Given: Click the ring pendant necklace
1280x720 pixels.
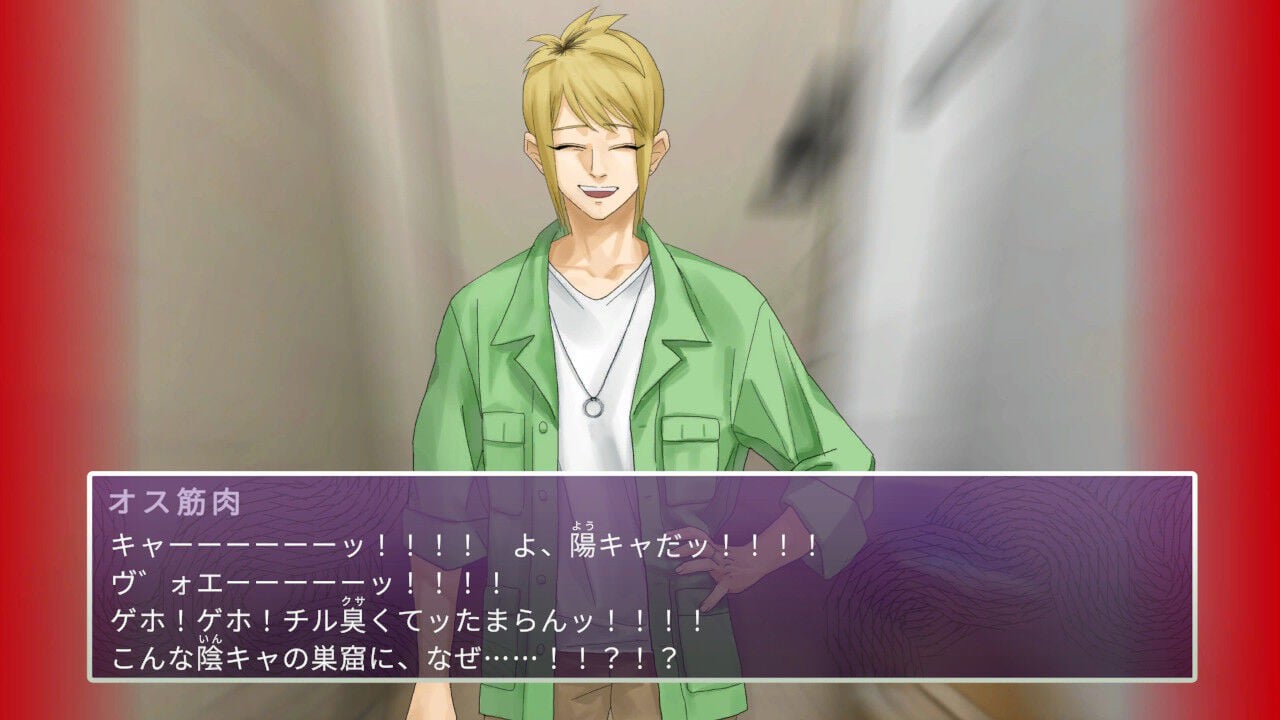Looking at the screenshot, I should point(591,406).
